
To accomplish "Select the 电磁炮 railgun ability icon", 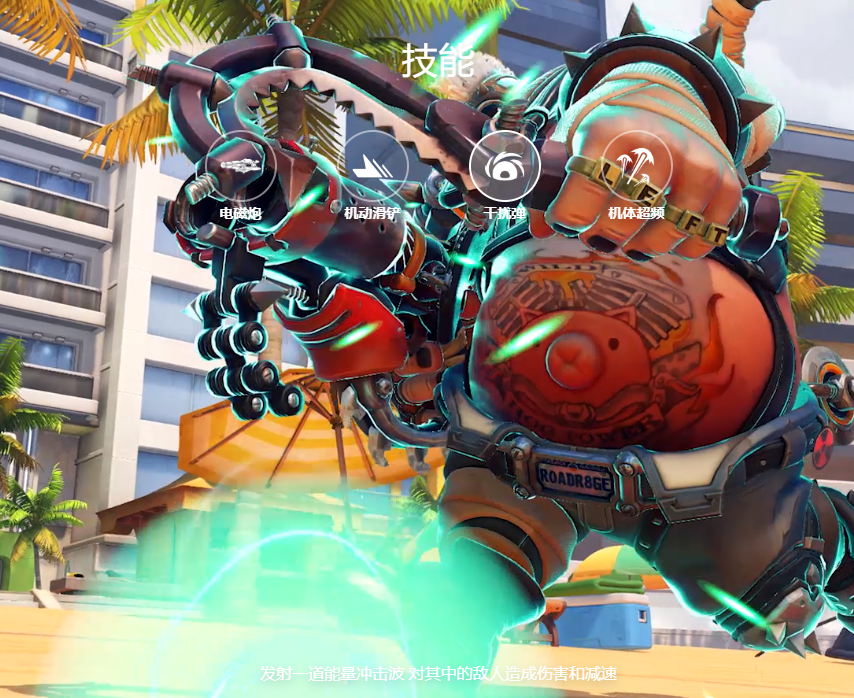I will pos(241,166).
